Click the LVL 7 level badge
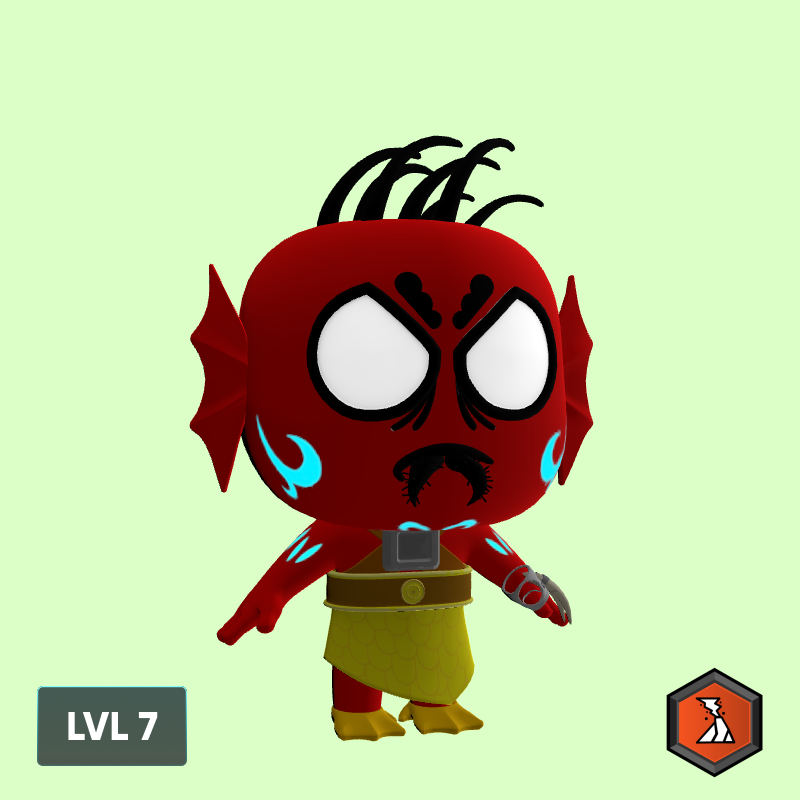Image resolution: width=800 pixels, height=800 pixels. 112,726
